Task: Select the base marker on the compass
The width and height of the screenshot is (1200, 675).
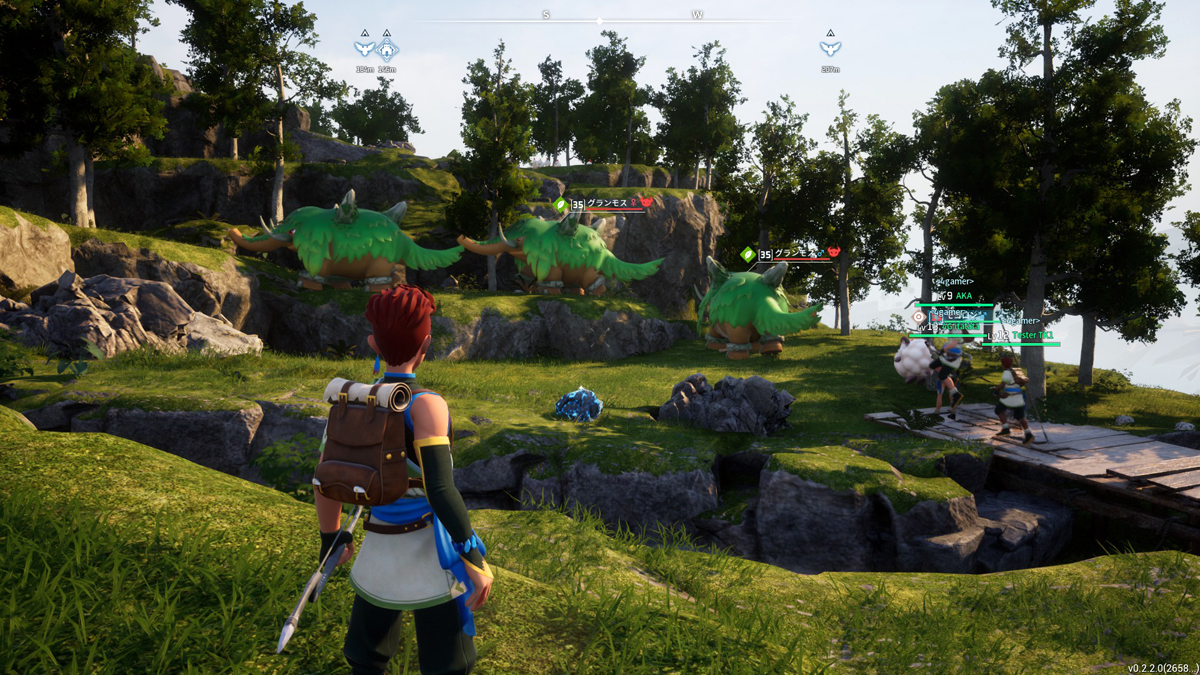Action: [388, 47]
